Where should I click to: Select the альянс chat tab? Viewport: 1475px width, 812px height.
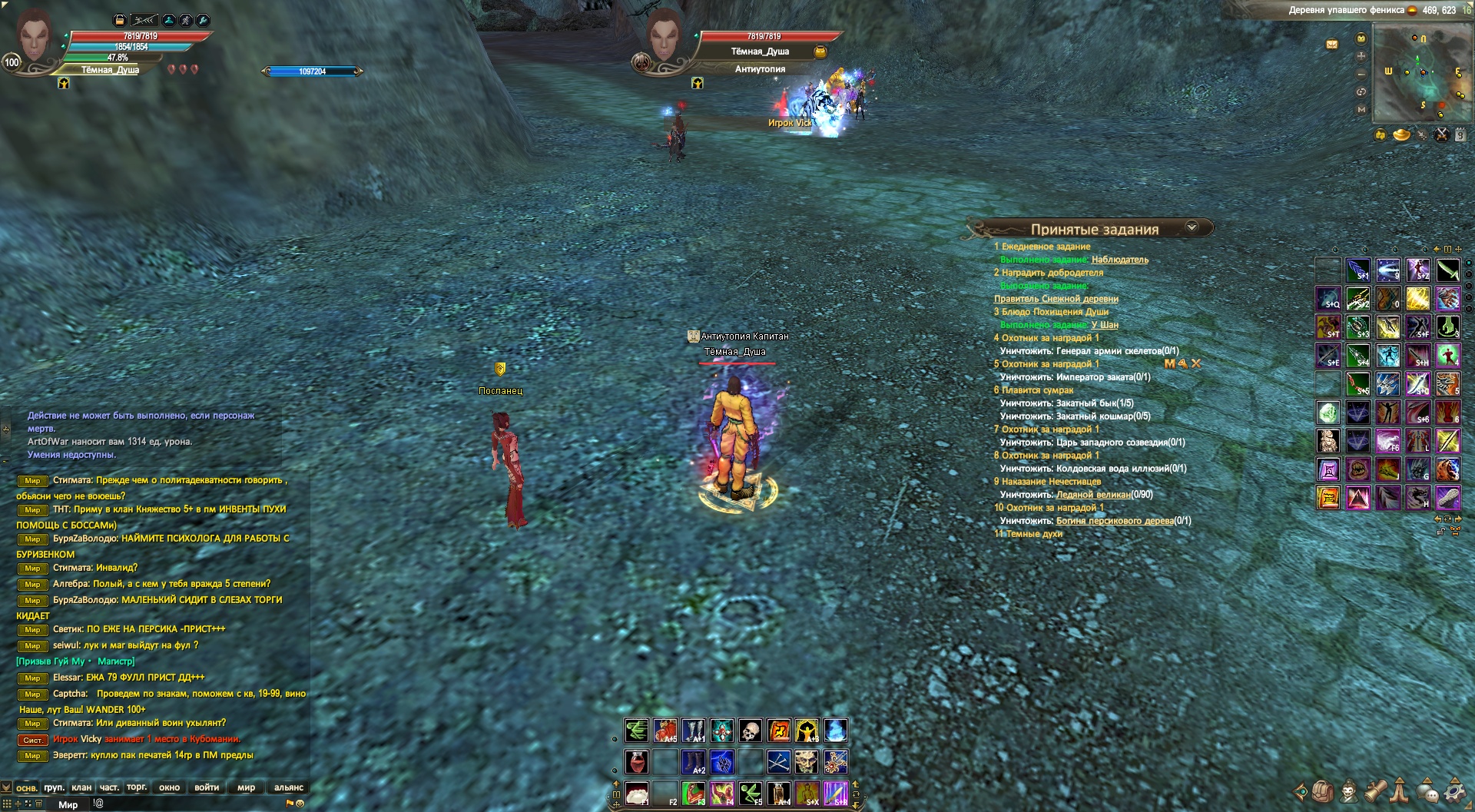click(x=289, y=787)
